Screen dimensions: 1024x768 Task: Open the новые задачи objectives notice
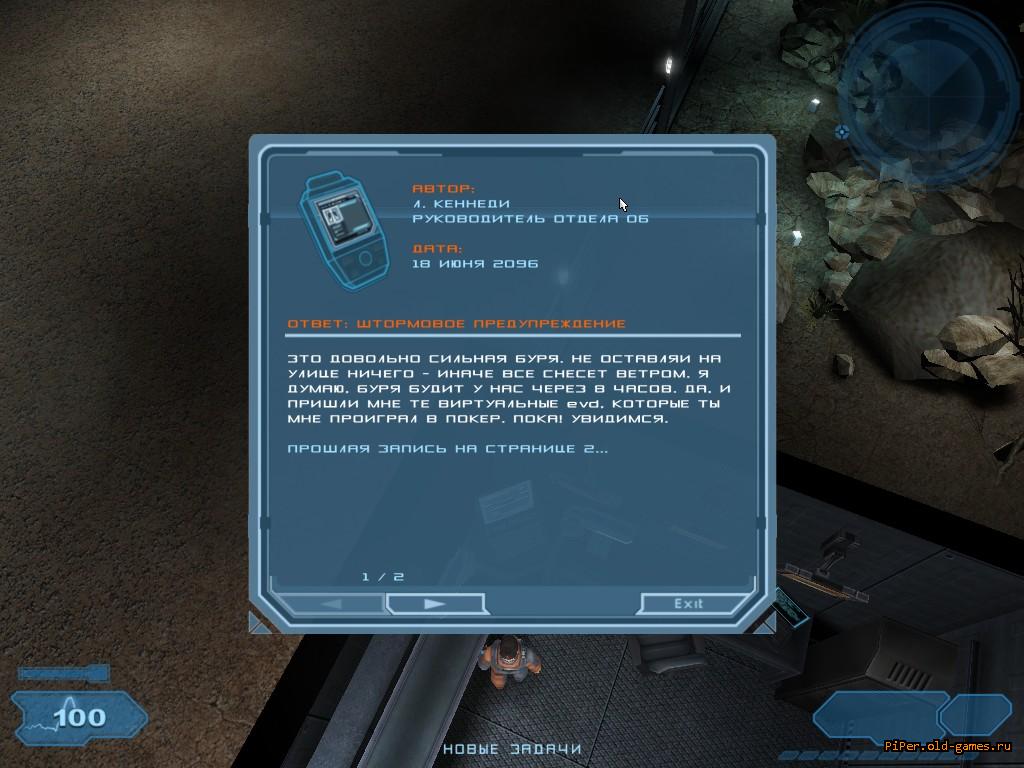point(512,748)
